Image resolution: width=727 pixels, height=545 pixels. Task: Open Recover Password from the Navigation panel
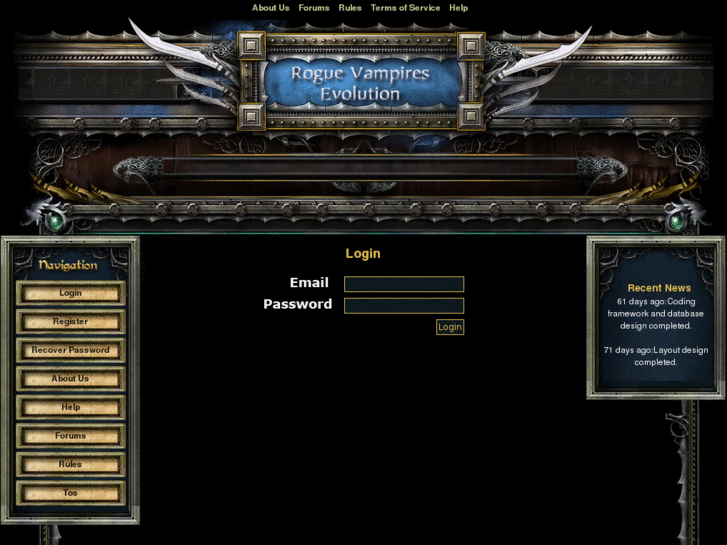(70, 350)
